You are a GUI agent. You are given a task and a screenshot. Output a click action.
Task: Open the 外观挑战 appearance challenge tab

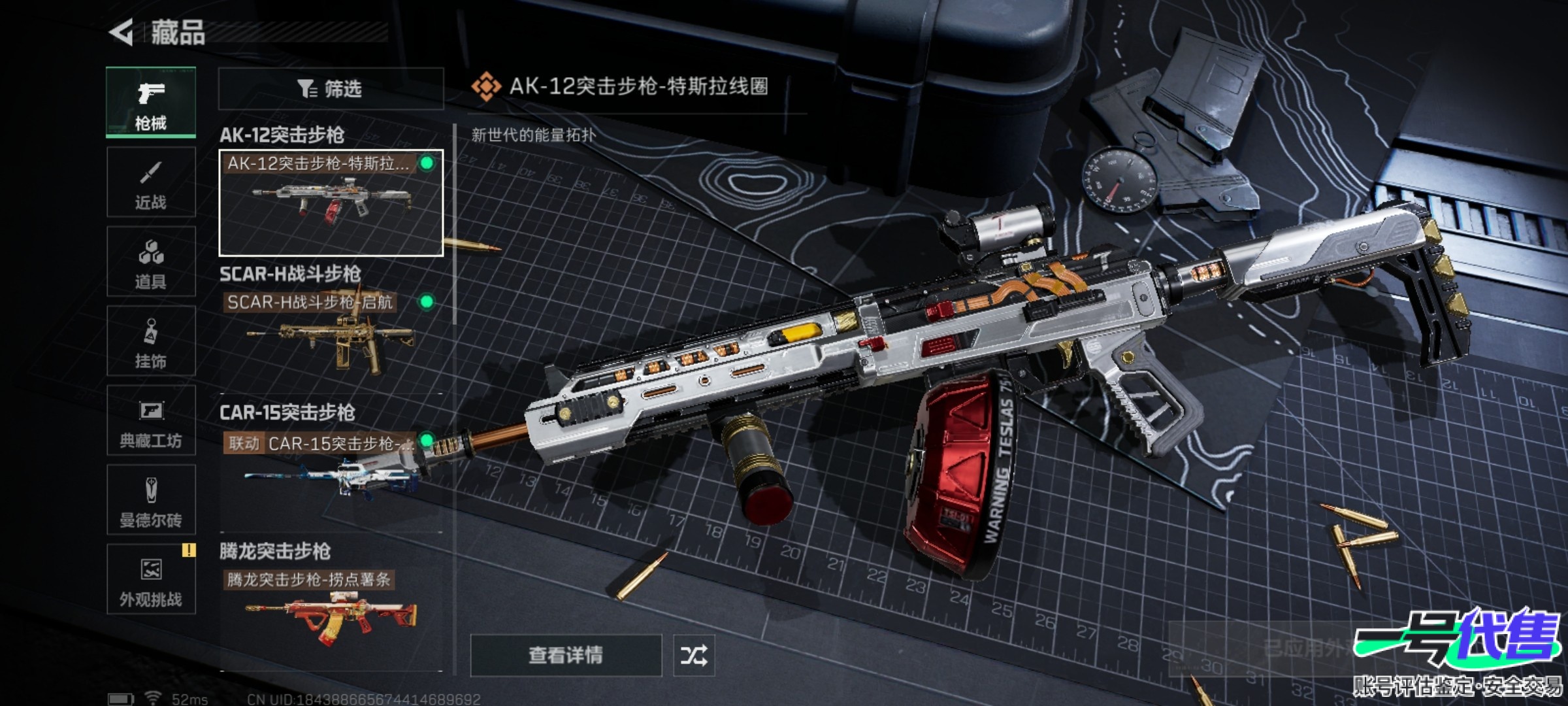click(x=151, y=580)
